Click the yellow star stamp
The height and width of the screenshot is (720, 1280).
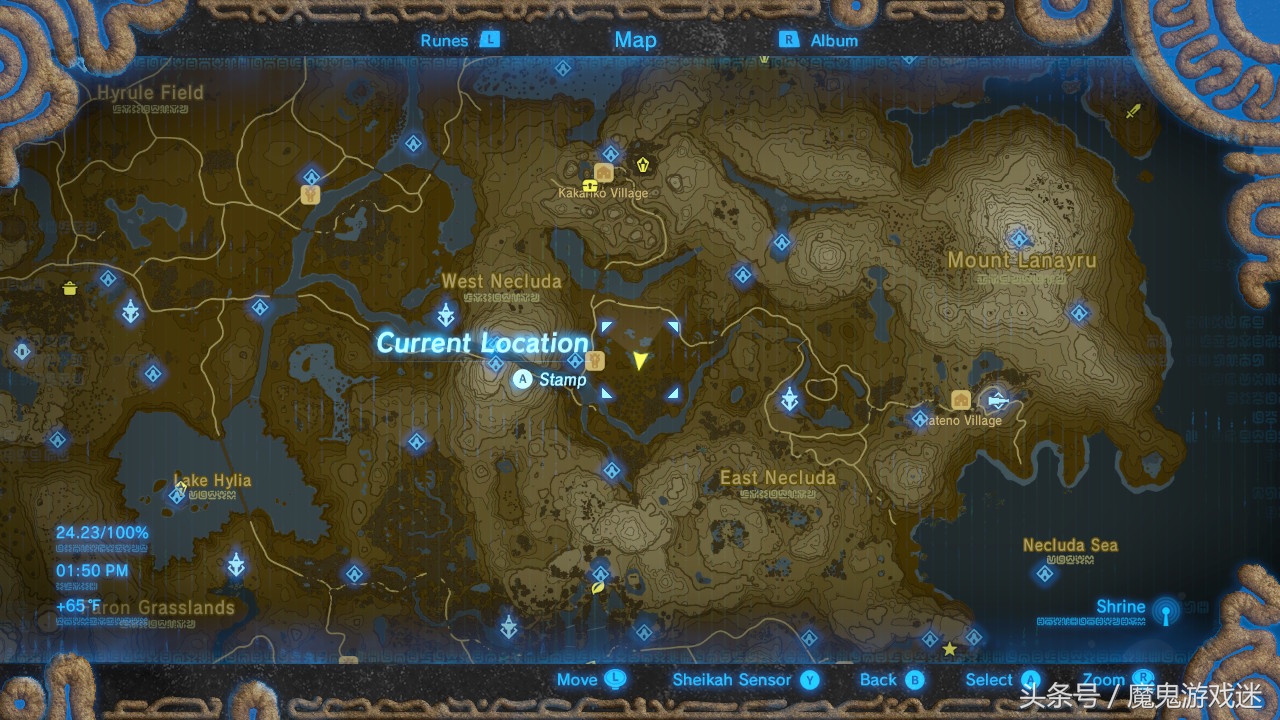click(949, 649)
